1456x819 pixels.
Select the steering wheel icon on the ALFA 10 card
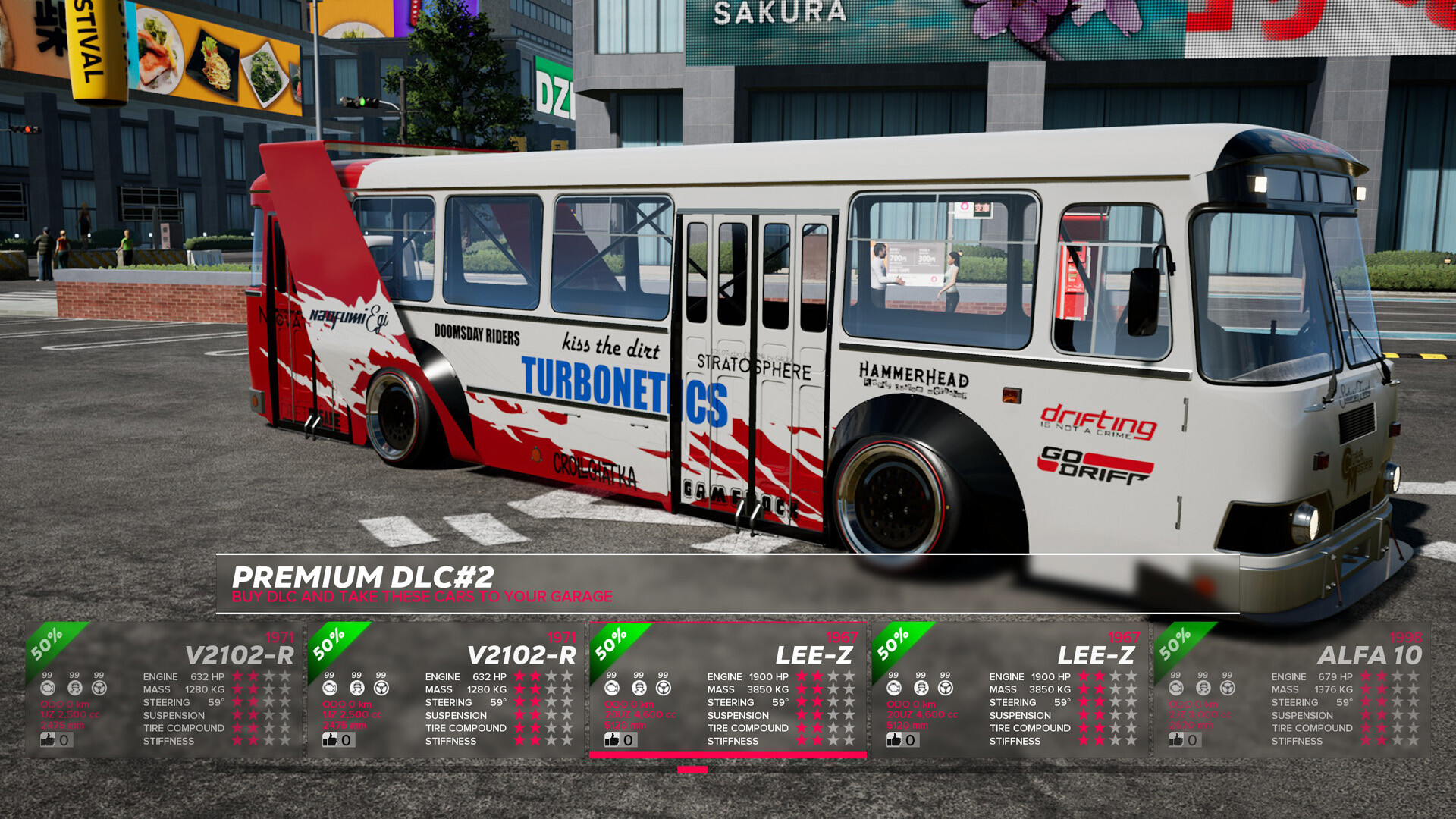1226,689
